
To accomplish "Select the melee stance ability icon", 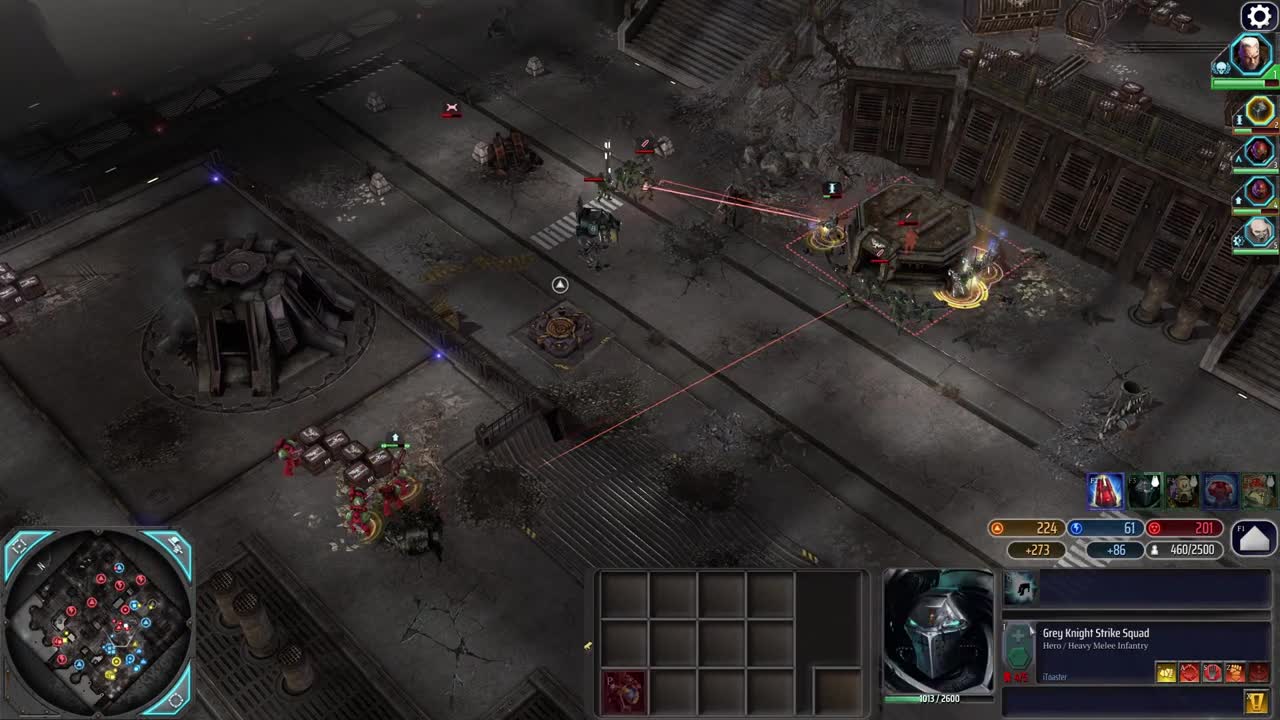I will pyautogui.click(x=1165, y=671).
